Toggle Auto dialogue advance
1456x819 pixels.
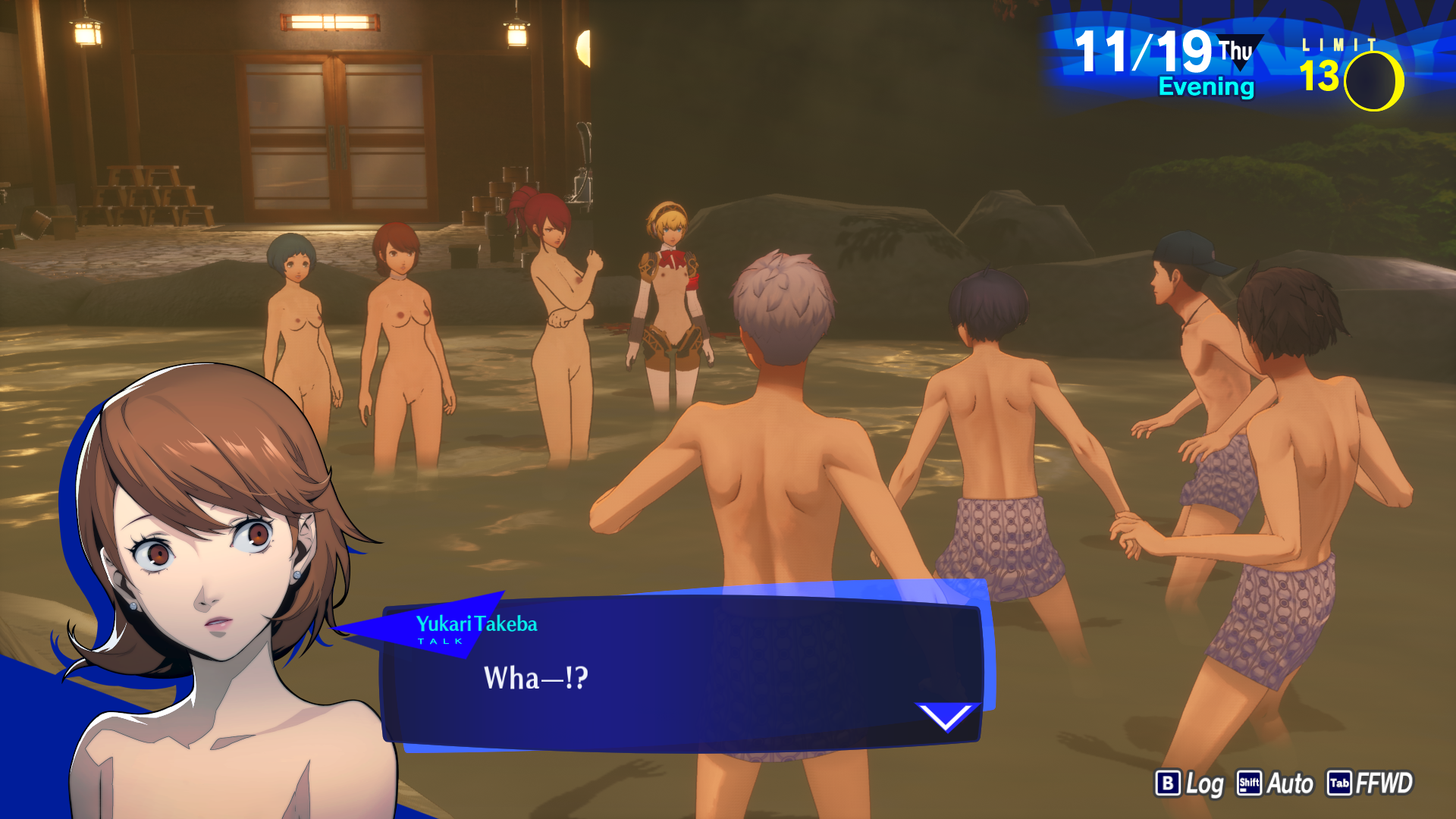click(1276, 783)
